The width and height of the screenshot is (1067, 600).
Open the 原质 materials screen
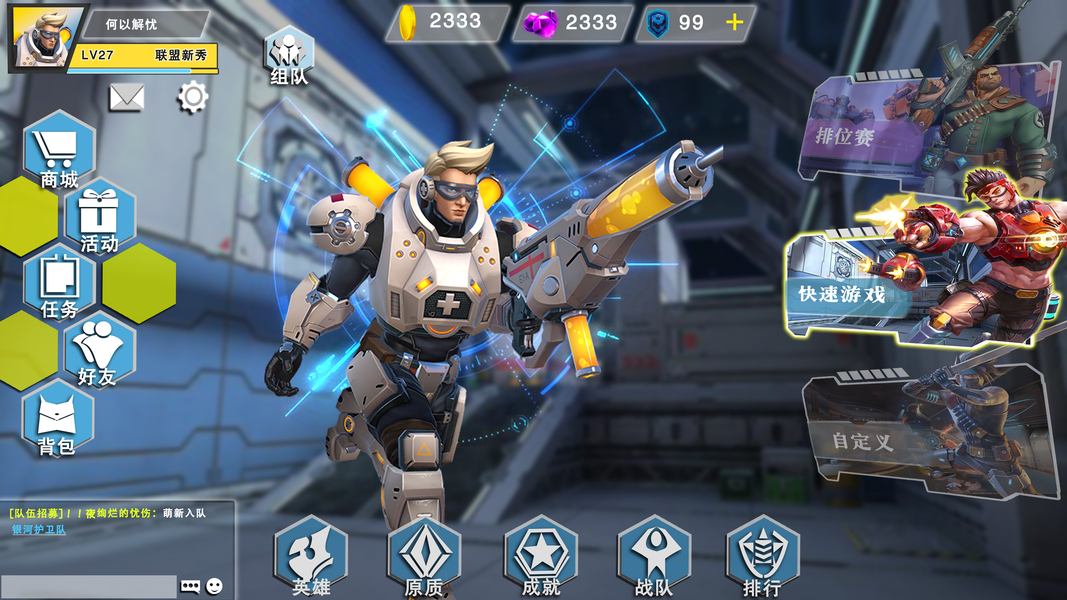(x=424, y=557)
